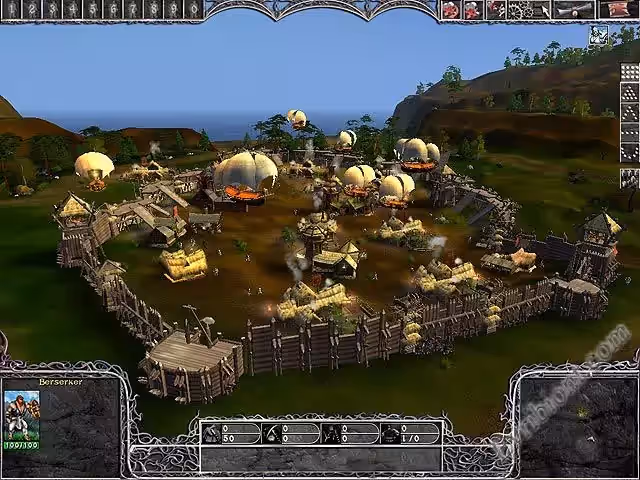
Task: Select control group number 1
Action: tap(11, 9)
